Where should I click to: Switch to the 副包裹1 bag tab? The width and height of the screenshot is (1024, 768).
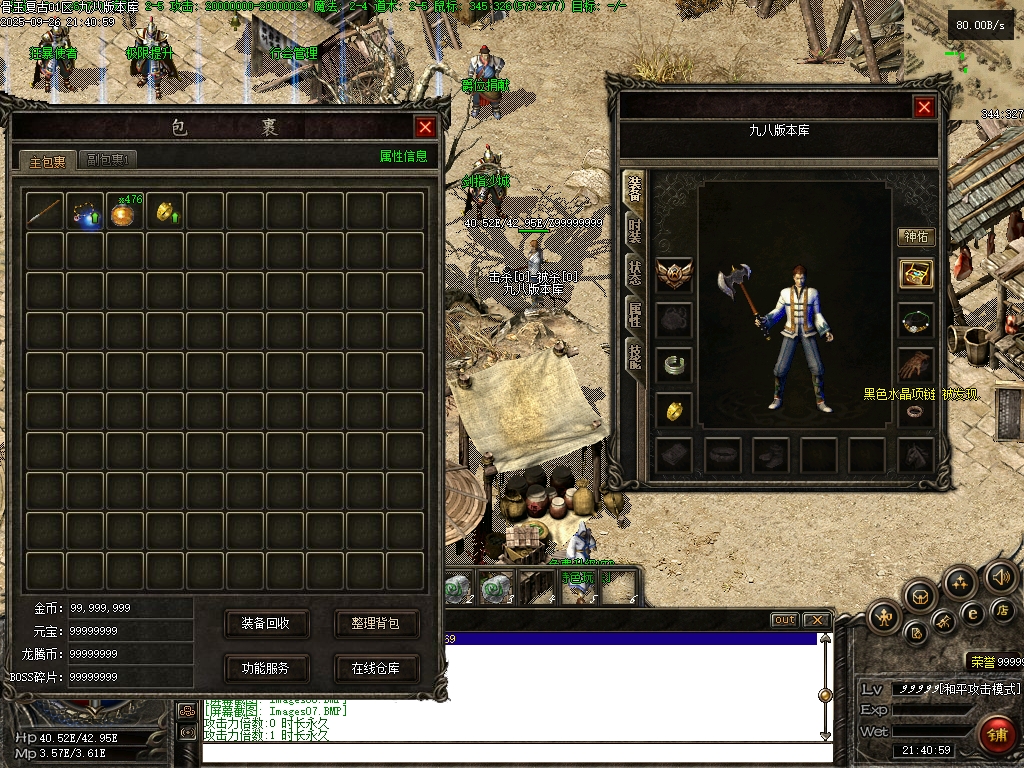click(108, 159)
